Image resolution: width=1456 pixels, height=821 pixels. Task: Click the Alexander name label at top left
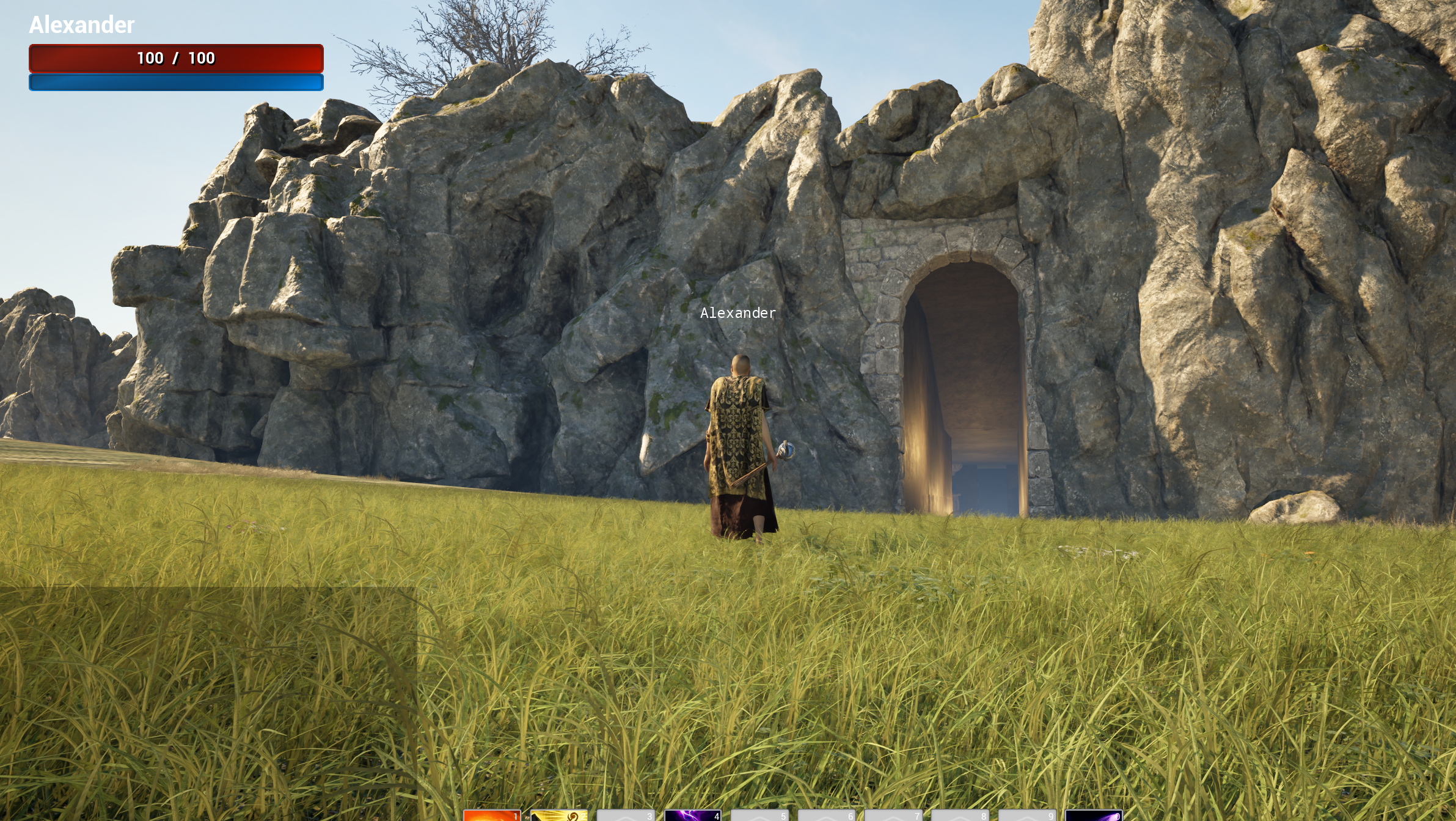pyautogui.click(x=81, y=25)
